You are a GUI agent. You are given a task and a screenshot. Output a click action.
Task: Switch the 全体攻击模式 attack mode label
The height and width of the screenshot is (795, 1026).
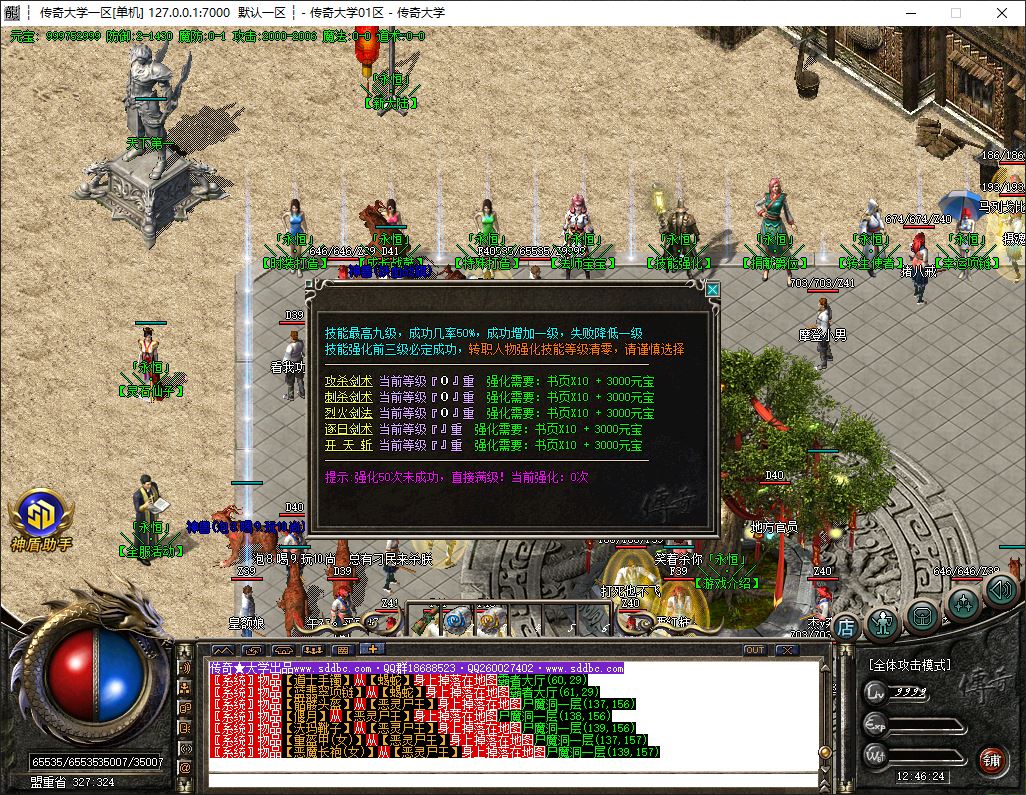[x=910, y=665]
